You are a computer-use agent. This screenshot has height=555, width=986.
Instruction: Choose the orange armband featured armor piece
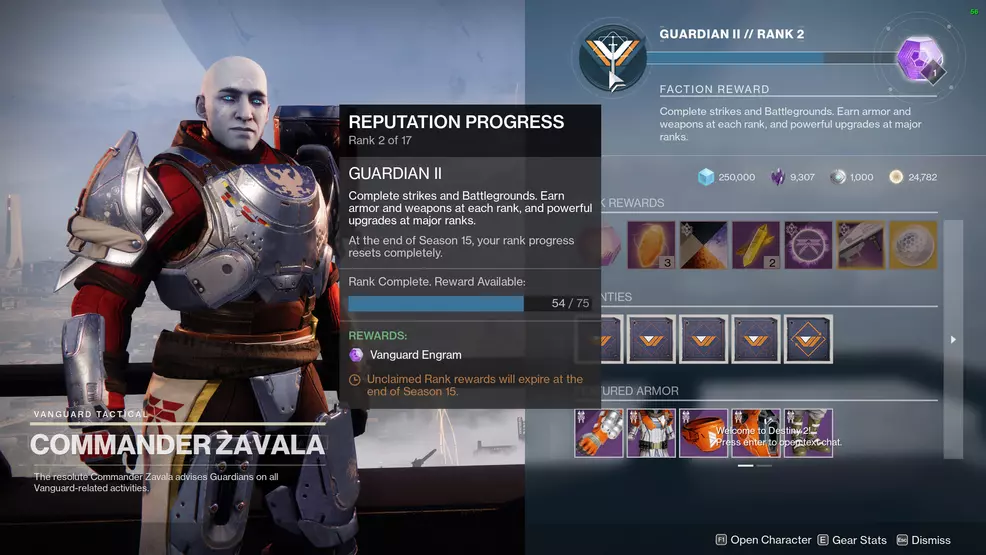point(703,433)
